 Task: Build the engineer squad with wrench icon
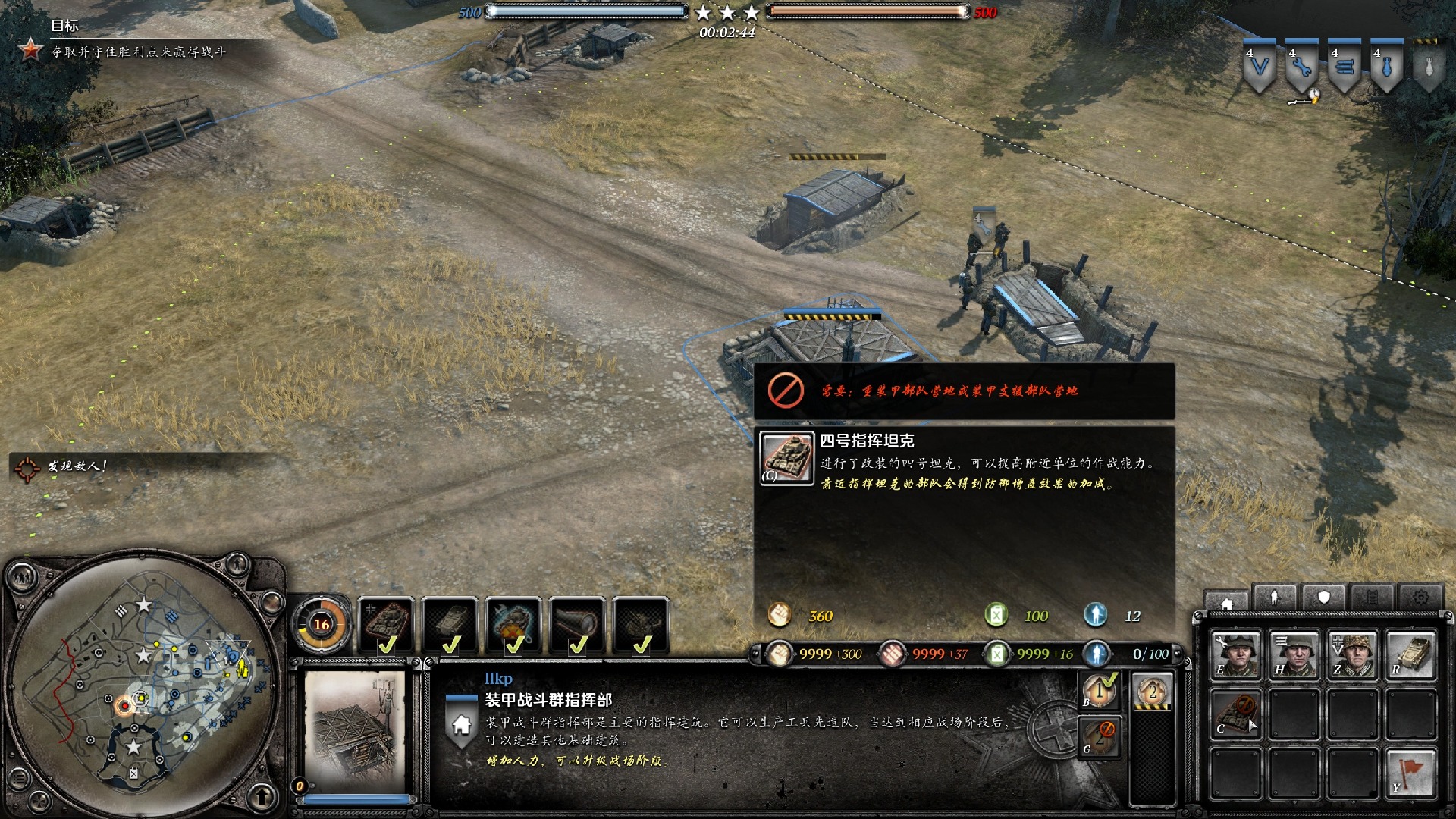(x=1235, y=654)
